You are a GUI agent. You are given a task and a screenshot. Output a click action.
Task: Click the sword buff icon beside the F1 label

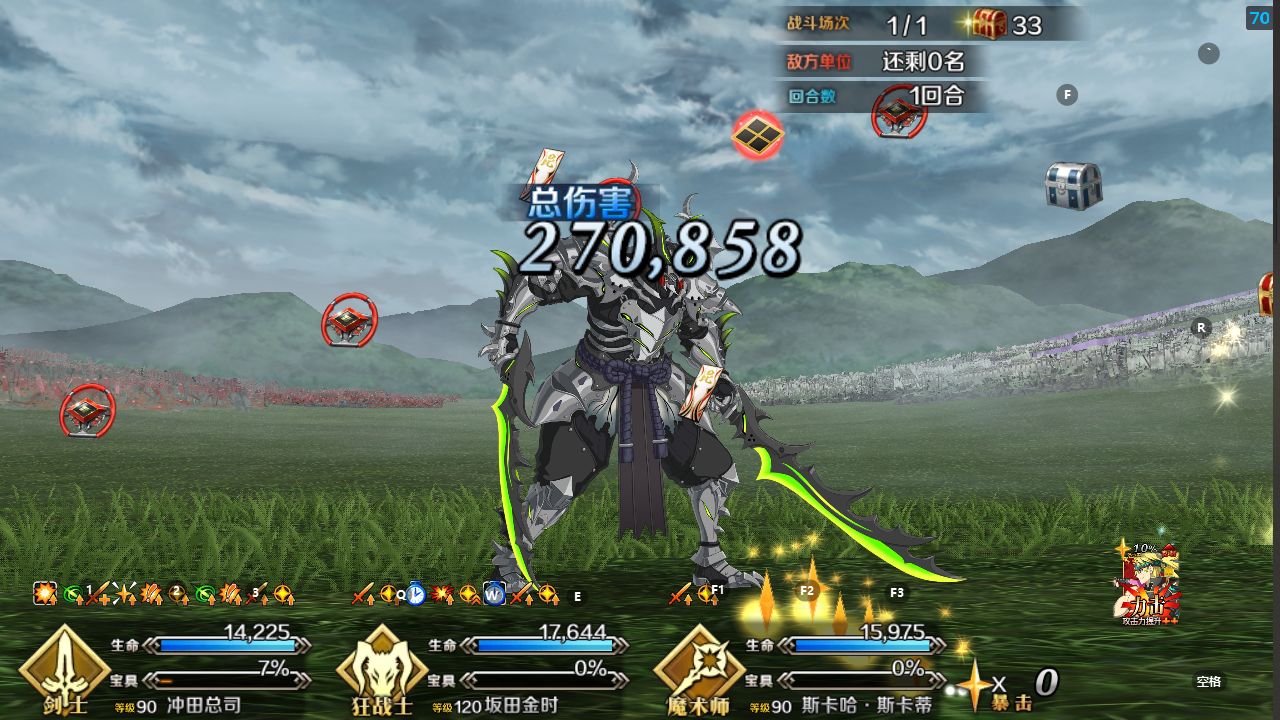click(x=680, y=595)
